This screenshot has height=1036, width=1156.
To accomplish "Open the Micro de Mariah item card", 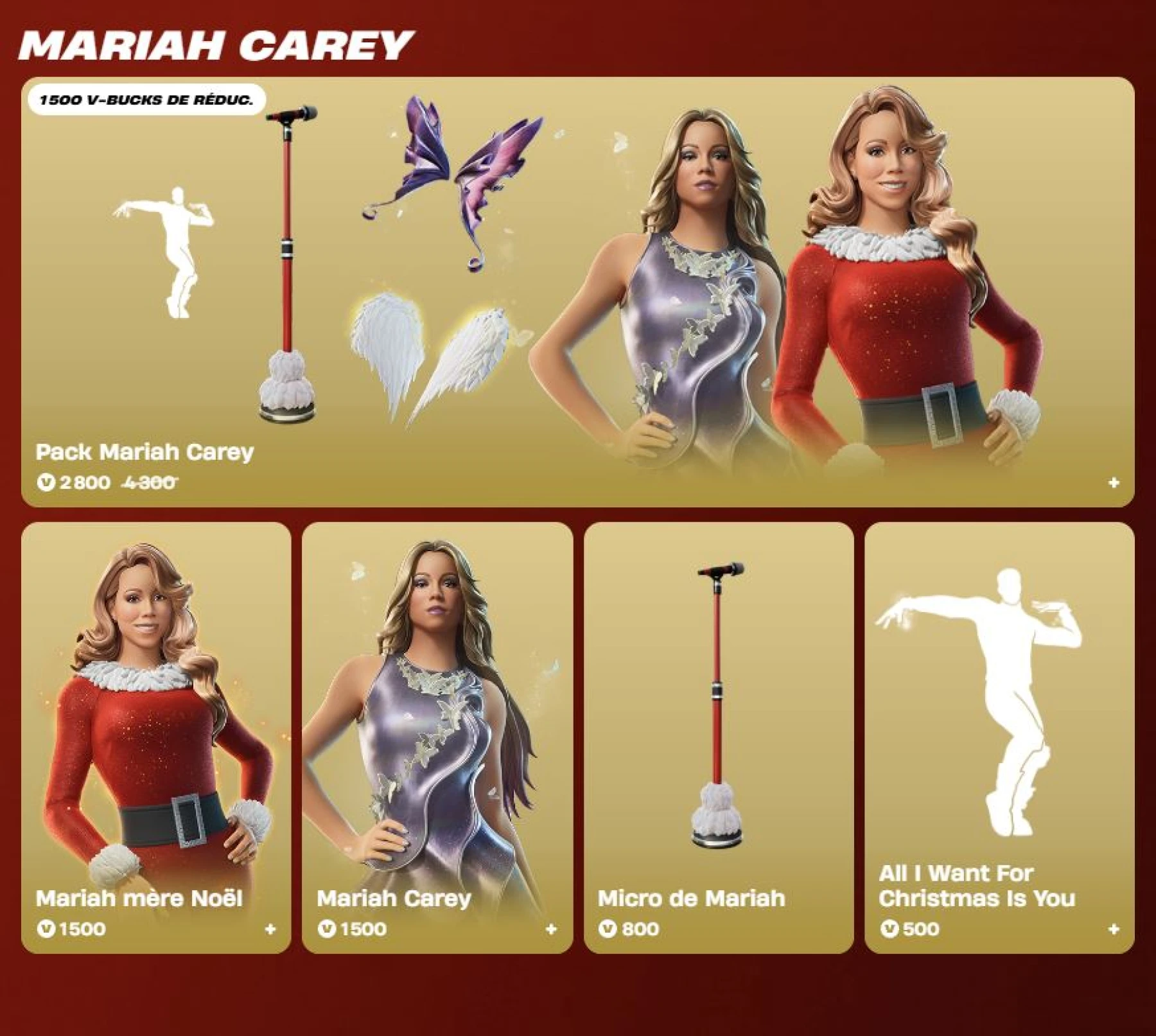I will click(x=717, y=707).
